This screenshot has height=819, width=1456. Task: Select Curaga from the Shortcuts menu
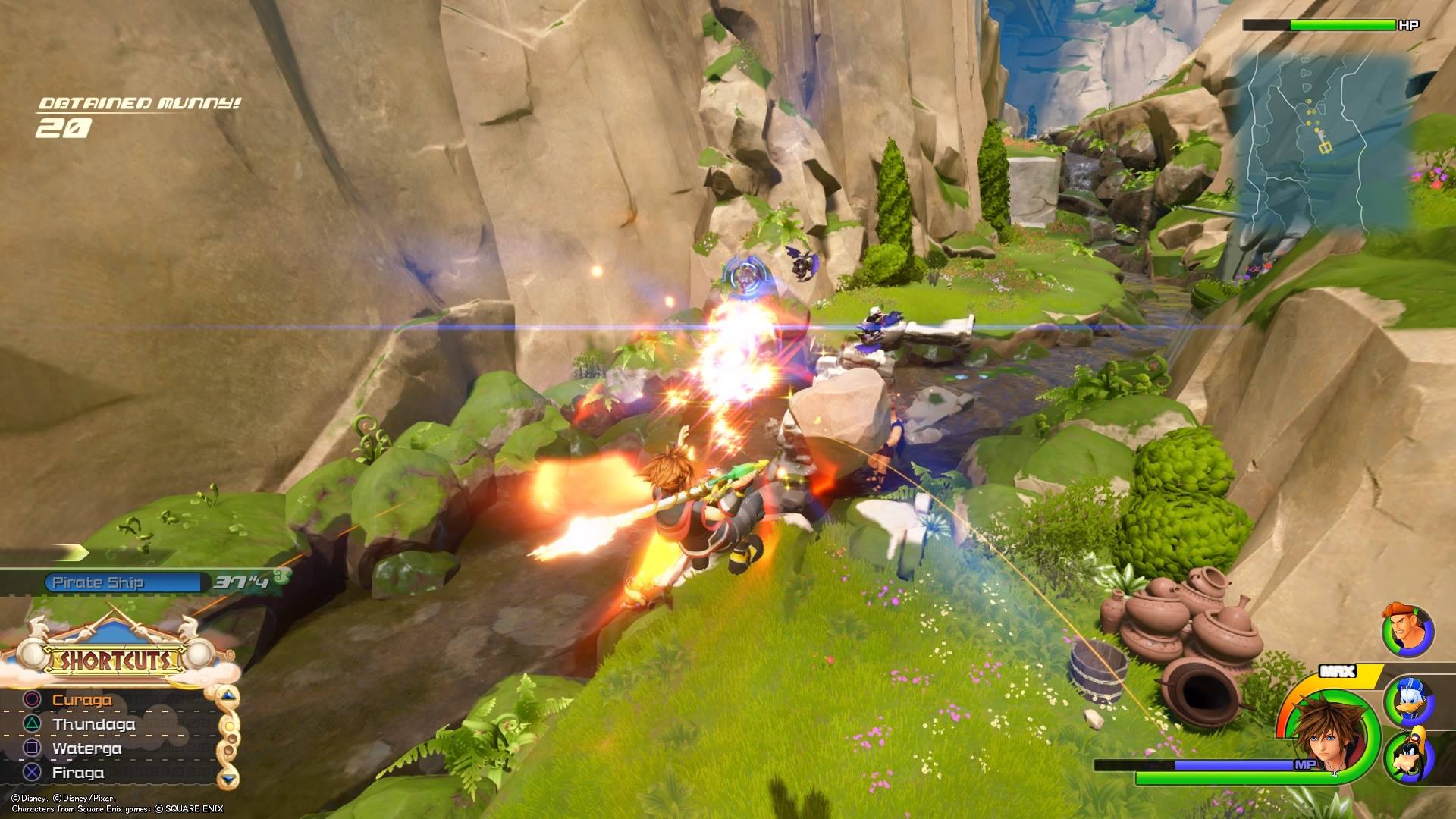pos(81,700)
